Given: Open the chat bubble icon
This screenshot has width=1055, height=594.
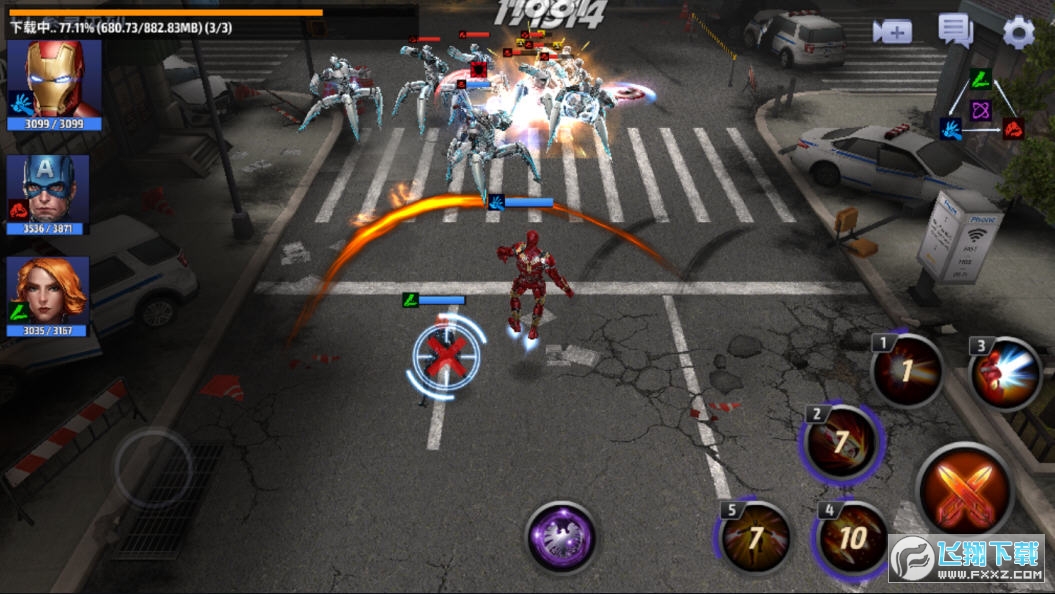Looking at the screenshot, I should [x=955, y=31].
